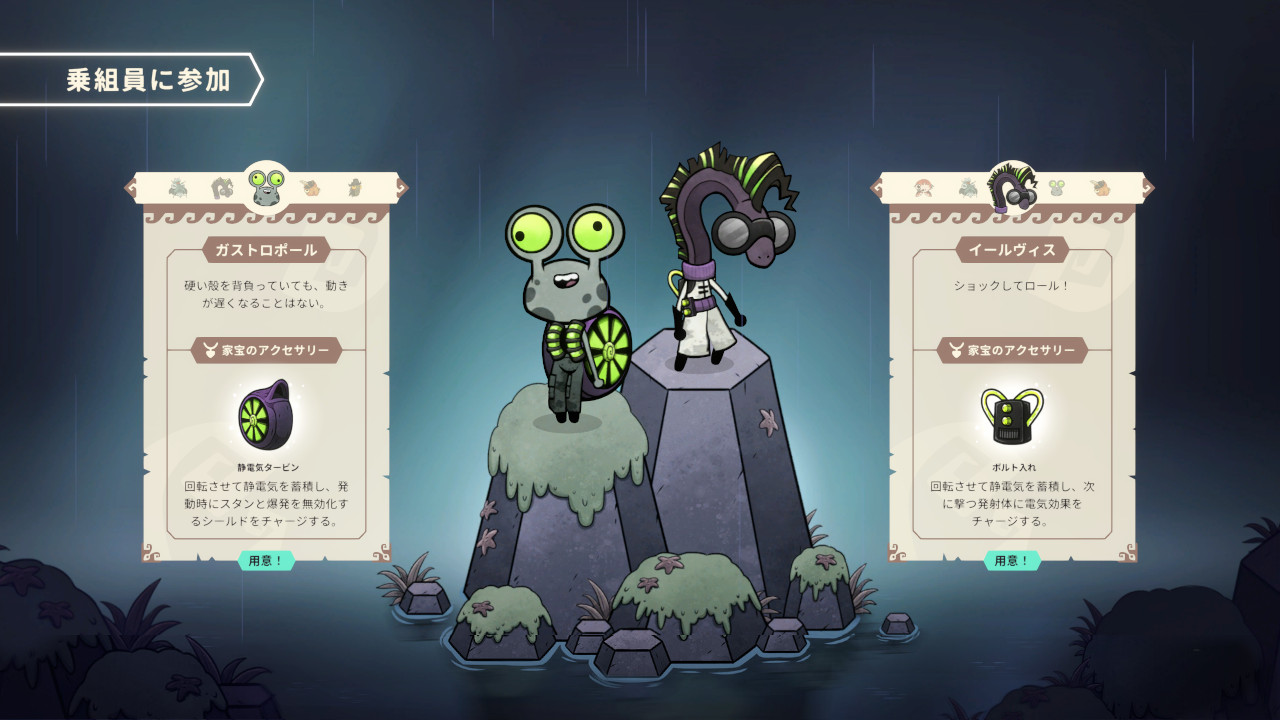1280x720 pixels.
Task: Choose the grey spiky creature on イールヴィス card
Action: click(x=968, y=187)
